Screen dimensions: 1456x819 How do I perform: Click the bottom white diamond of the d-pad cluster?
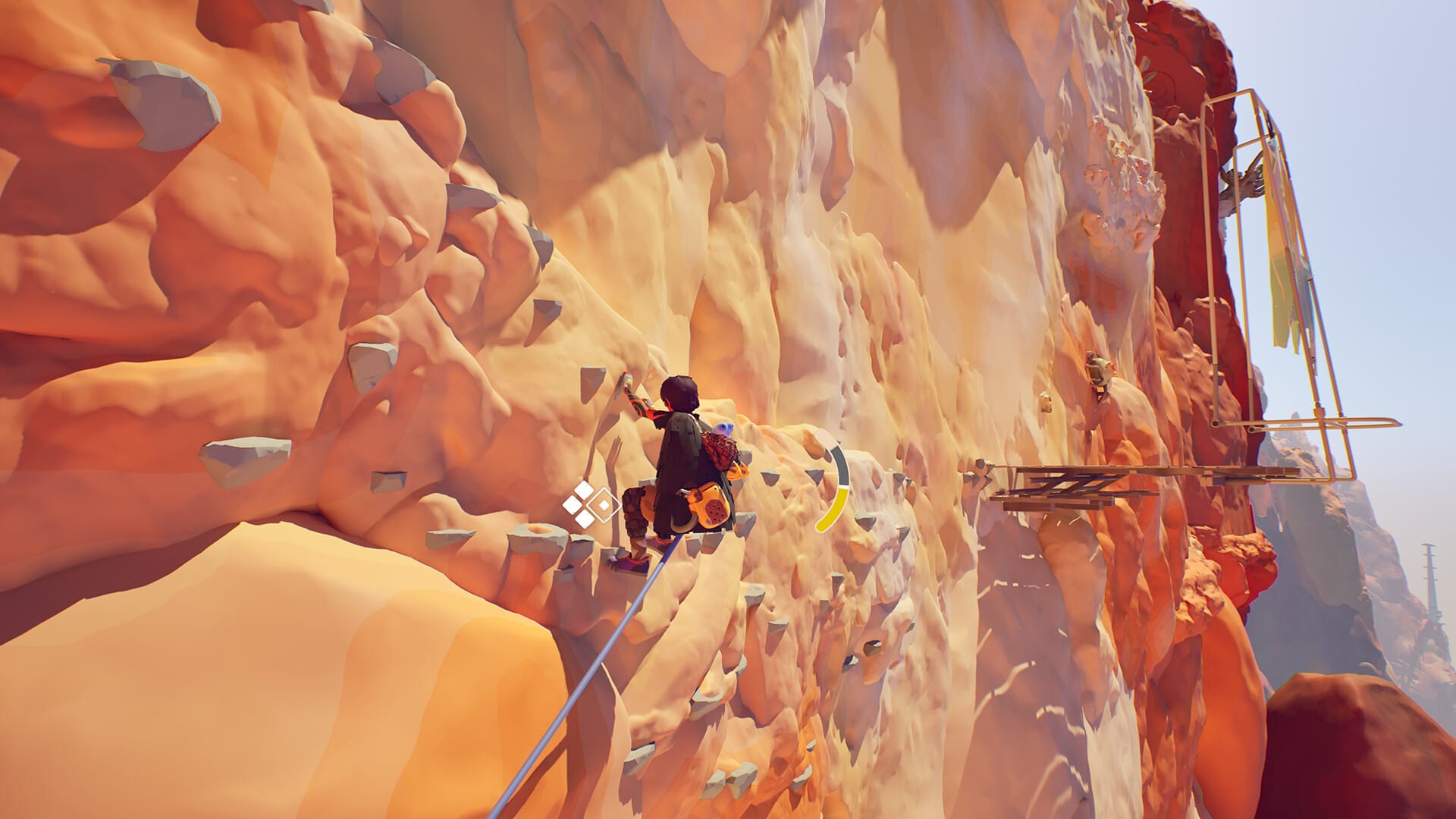pos(584,519)
